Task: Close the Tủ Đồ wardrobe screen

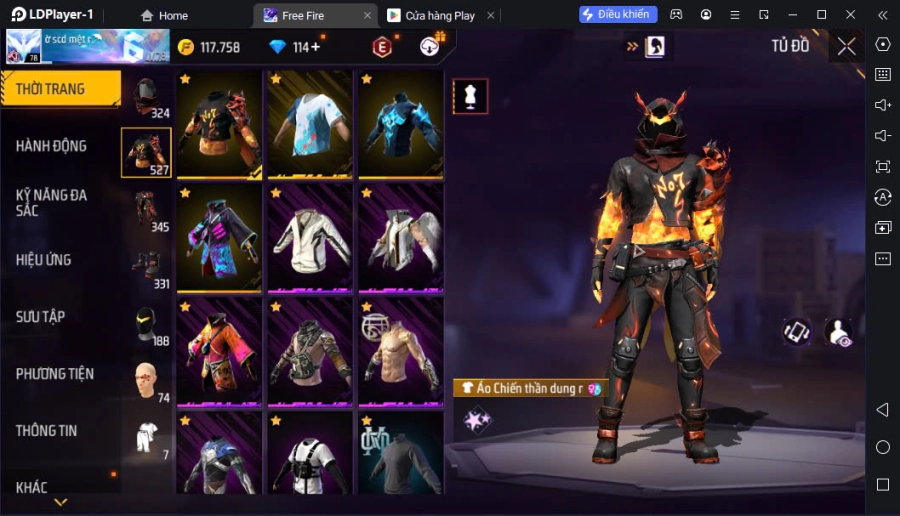Action: 846,46
